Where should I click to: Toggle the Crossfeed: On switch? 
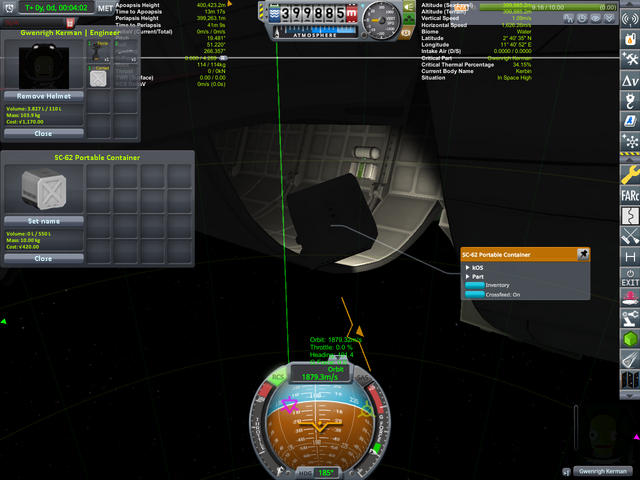tap(475, 294)
